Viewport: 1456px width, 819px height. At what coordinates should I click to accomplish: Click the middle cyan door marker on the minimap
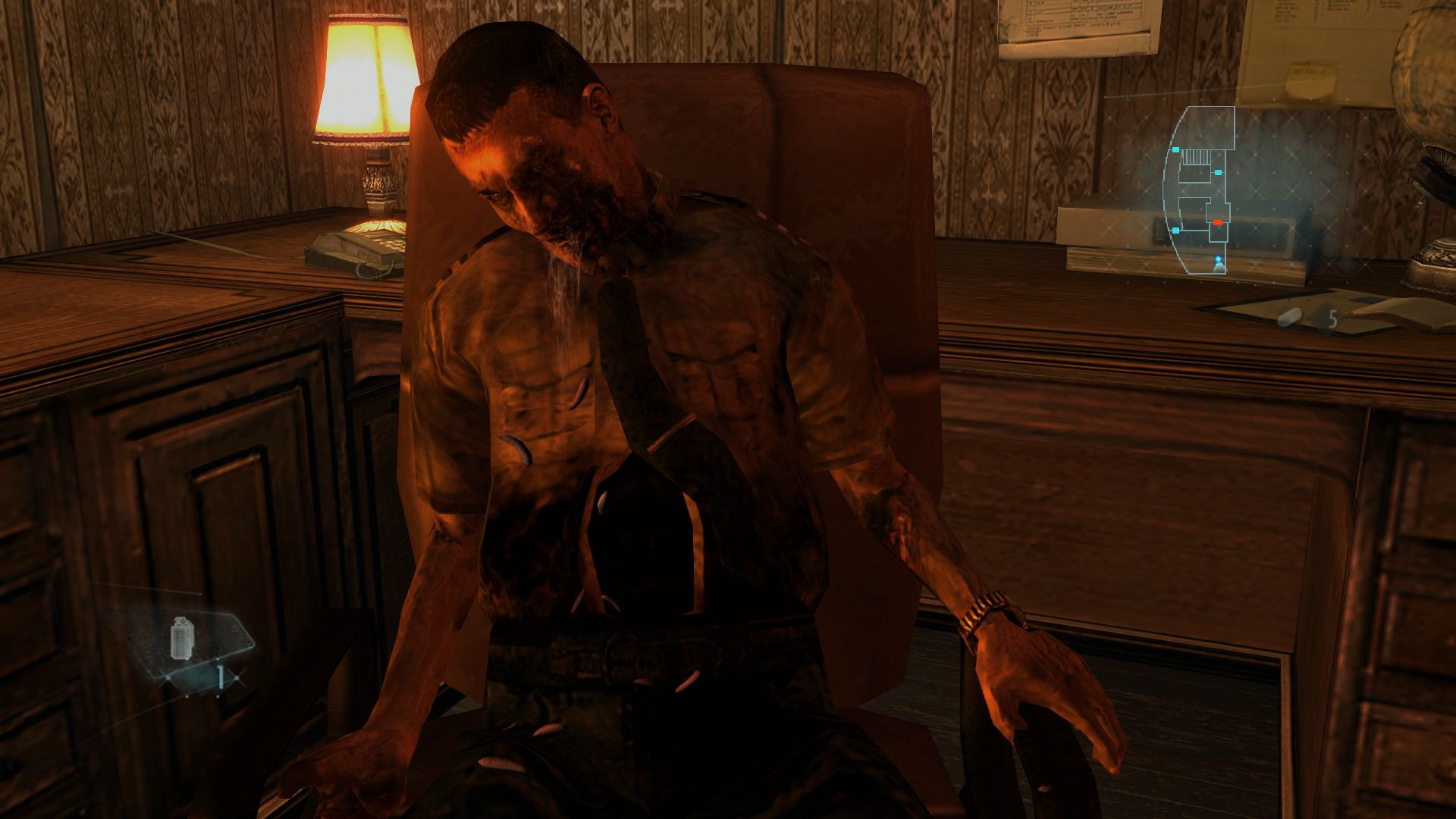click(x=1218, y=172)
